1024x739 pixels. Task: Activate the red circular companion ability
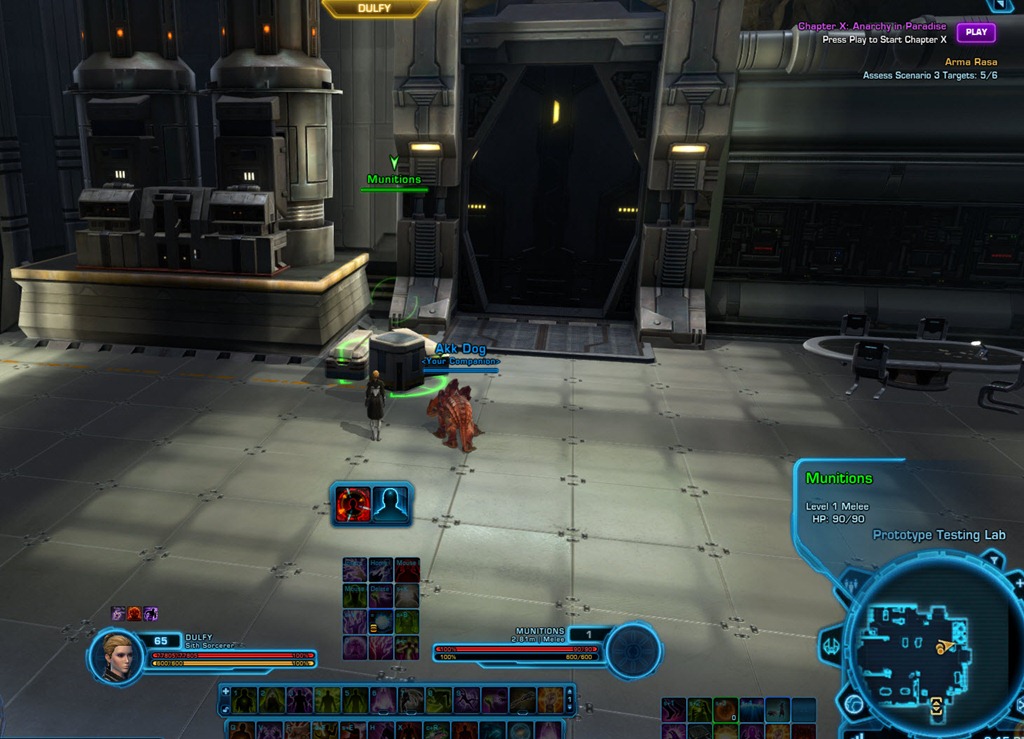pos(353,504)
